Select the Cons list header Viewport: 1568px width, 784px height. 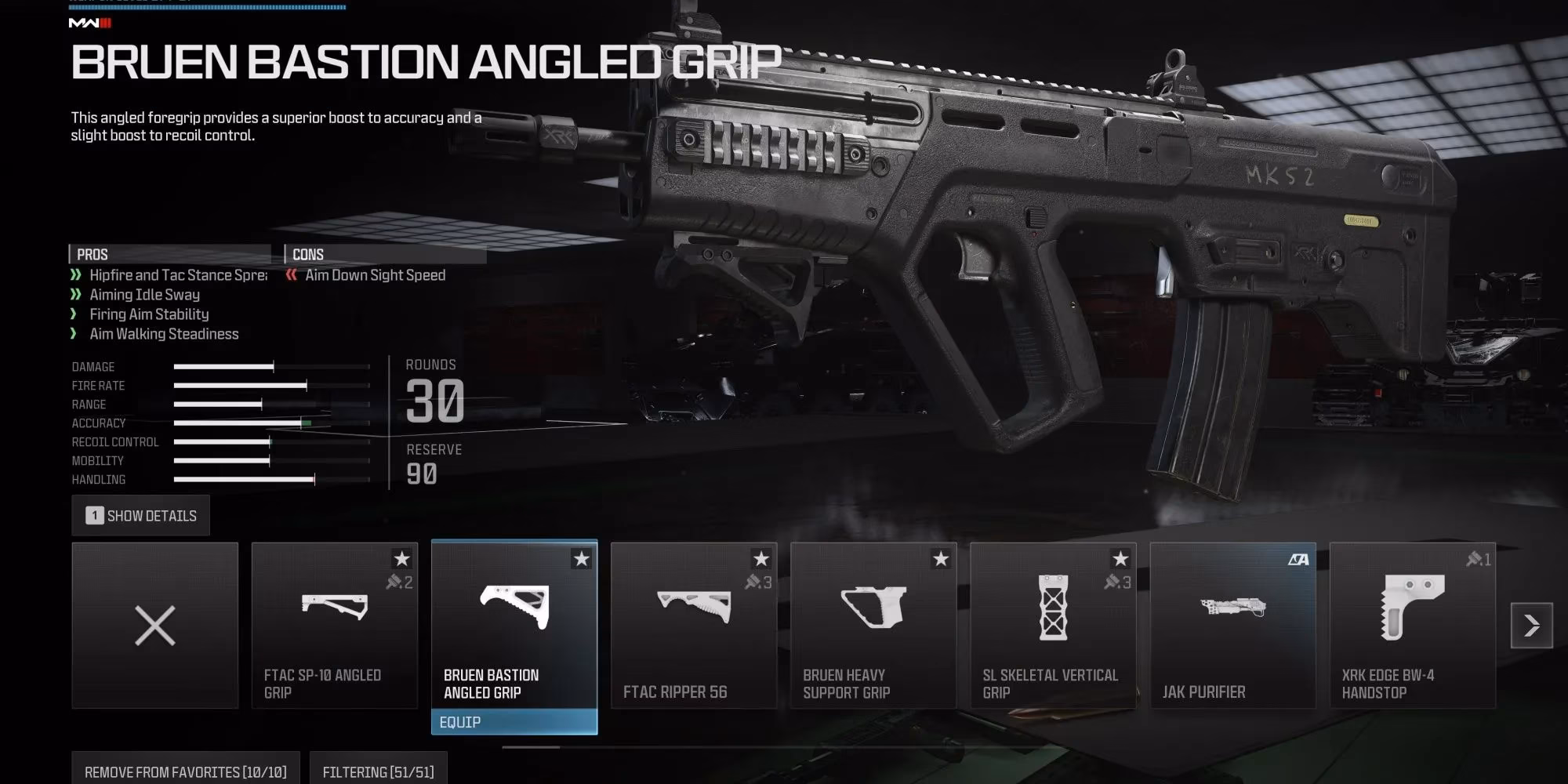[x=309, y=253]
